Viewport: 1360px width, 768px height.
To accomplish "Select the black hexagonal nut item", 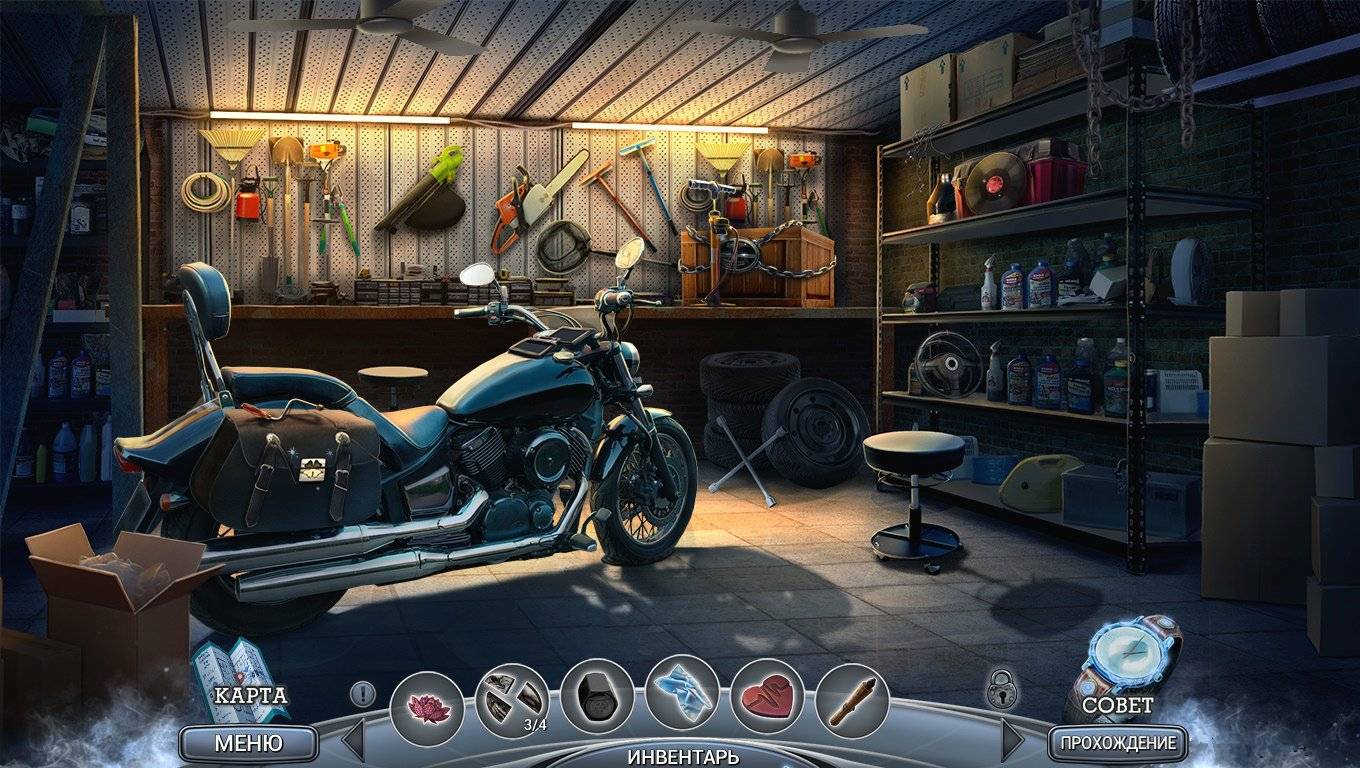I will (x=597, y=697).
